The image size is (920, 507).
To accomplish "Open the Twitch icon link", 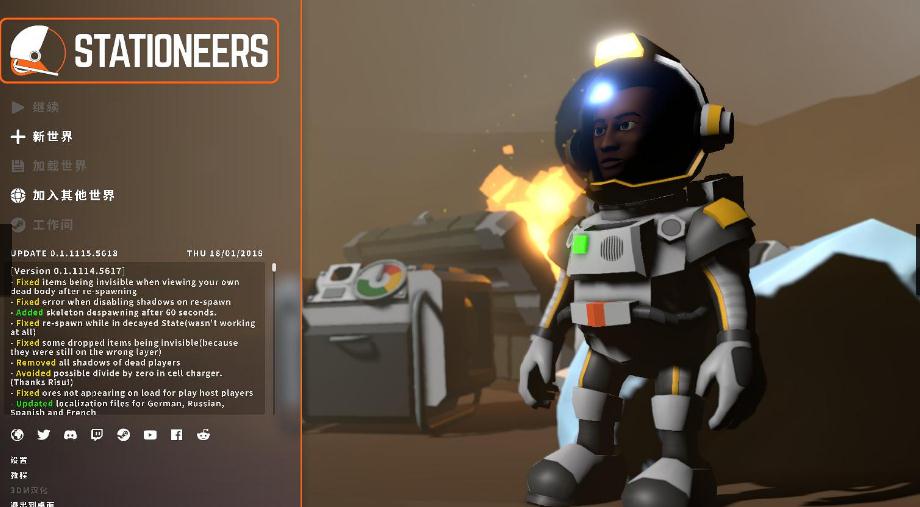I will pos(97,435).
